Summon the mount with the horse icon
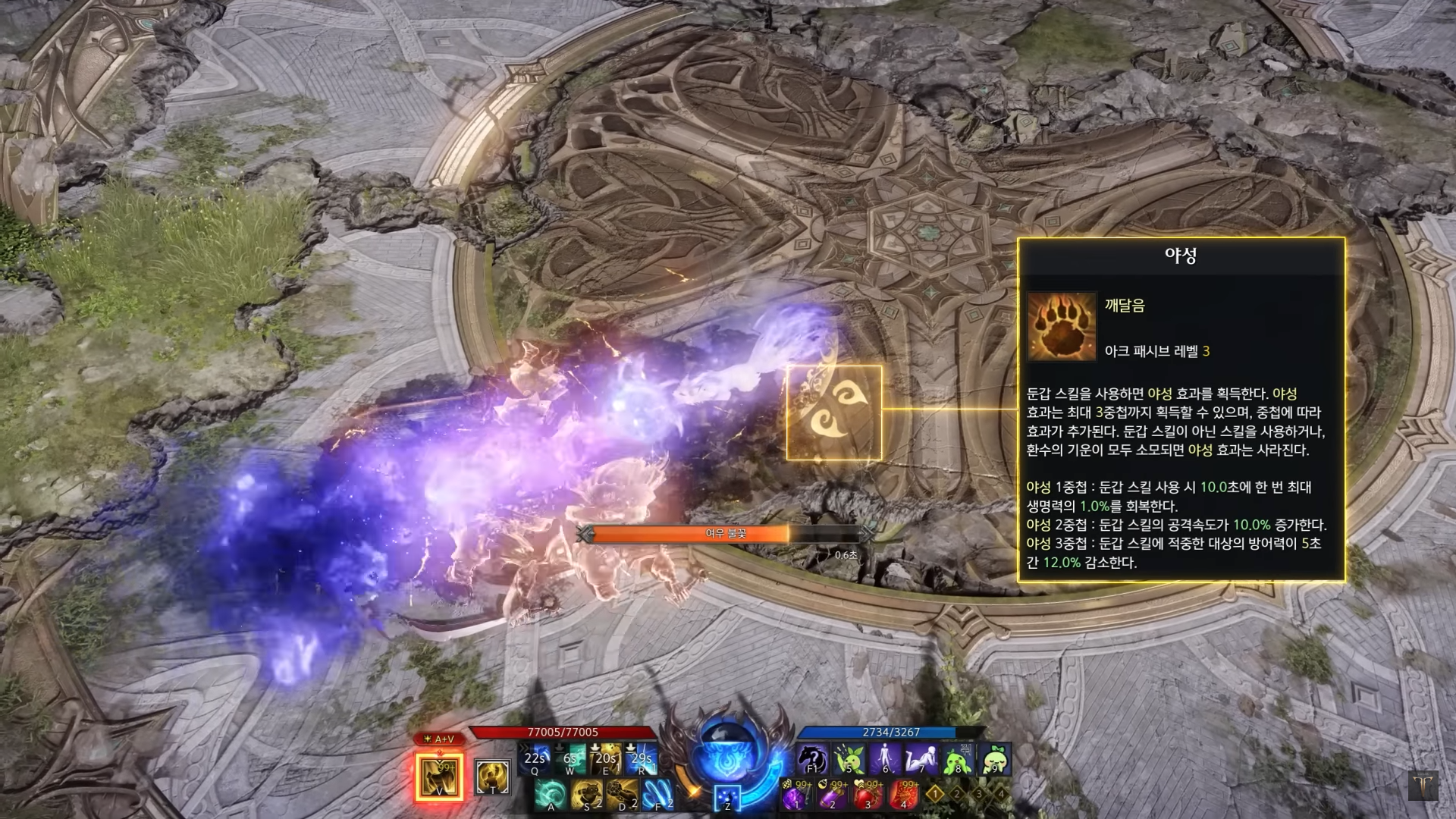The width and height of the screenshot is (1456, 819). pos(811,759)
